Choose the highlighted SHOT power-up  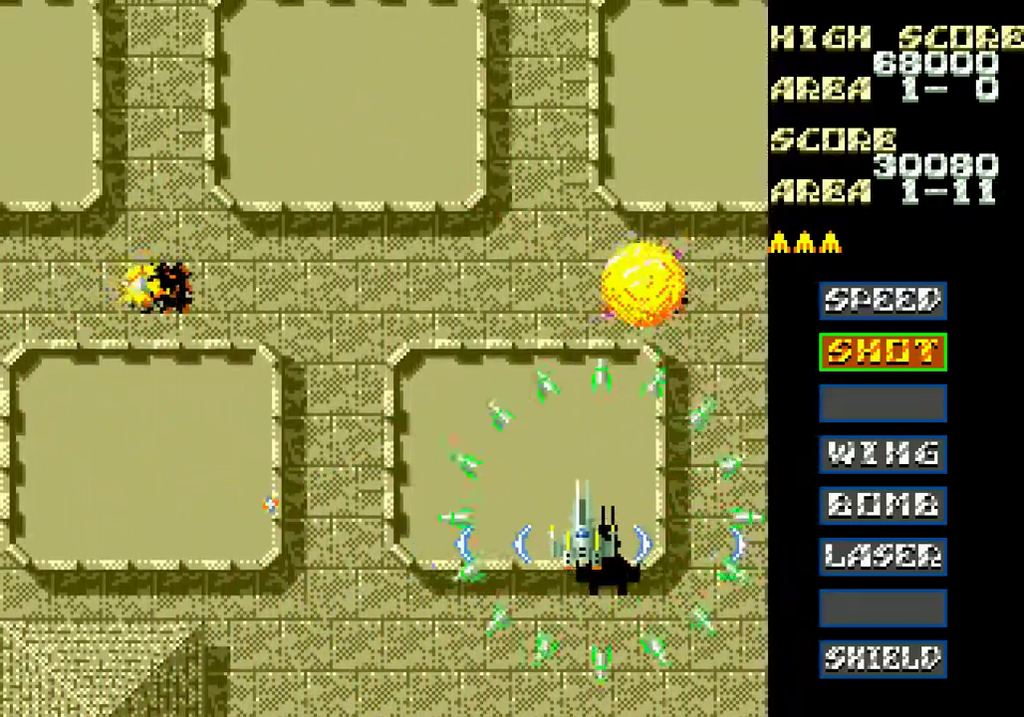pos(883,352)
